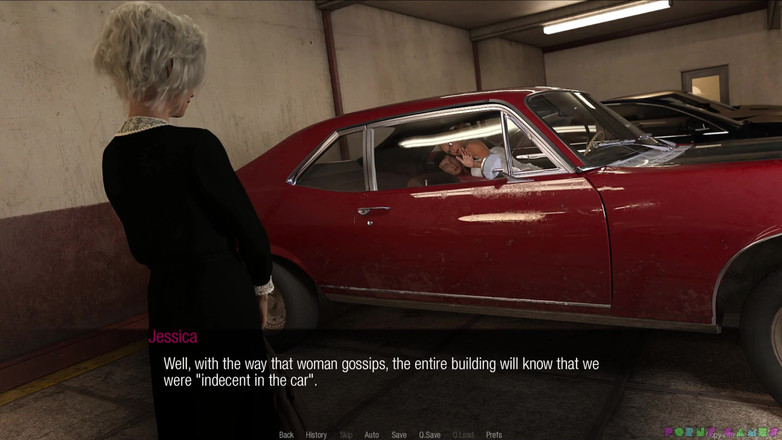
Task: Quick save with Q.Save
Action: tap(430, 435)
